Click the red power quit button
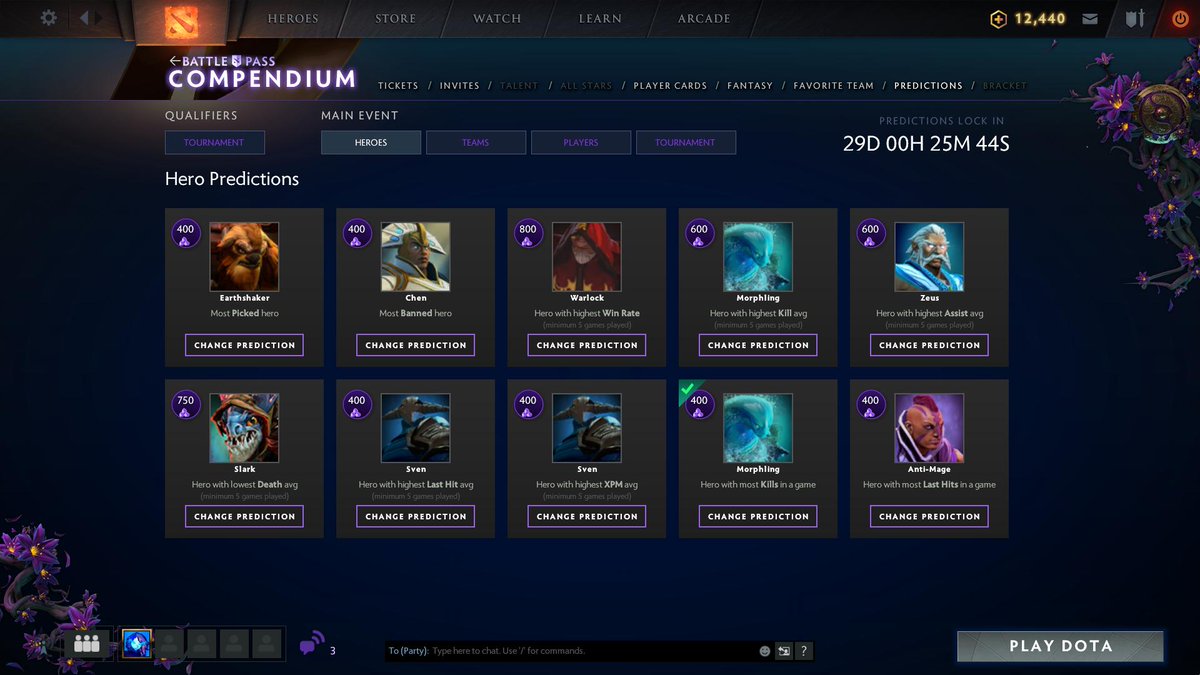1200x675 pixels. point(1180,18)
